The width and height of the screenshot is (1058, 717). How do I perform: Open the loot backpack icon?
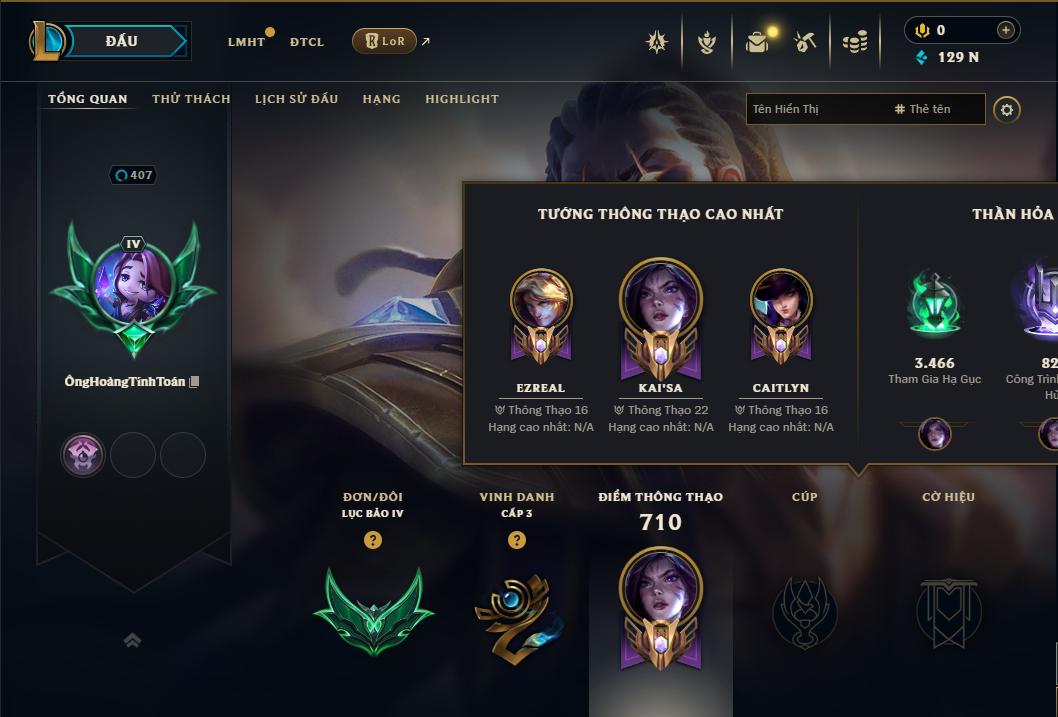(757, 42)
